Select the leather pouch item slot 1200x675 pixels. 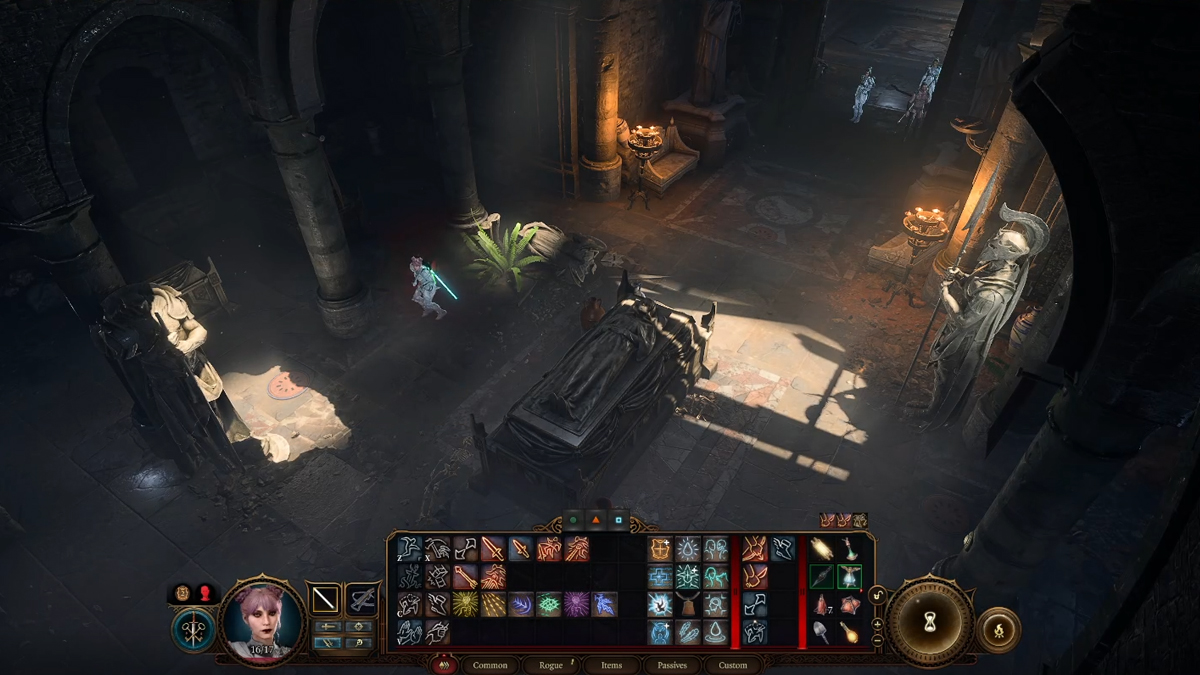688,604
